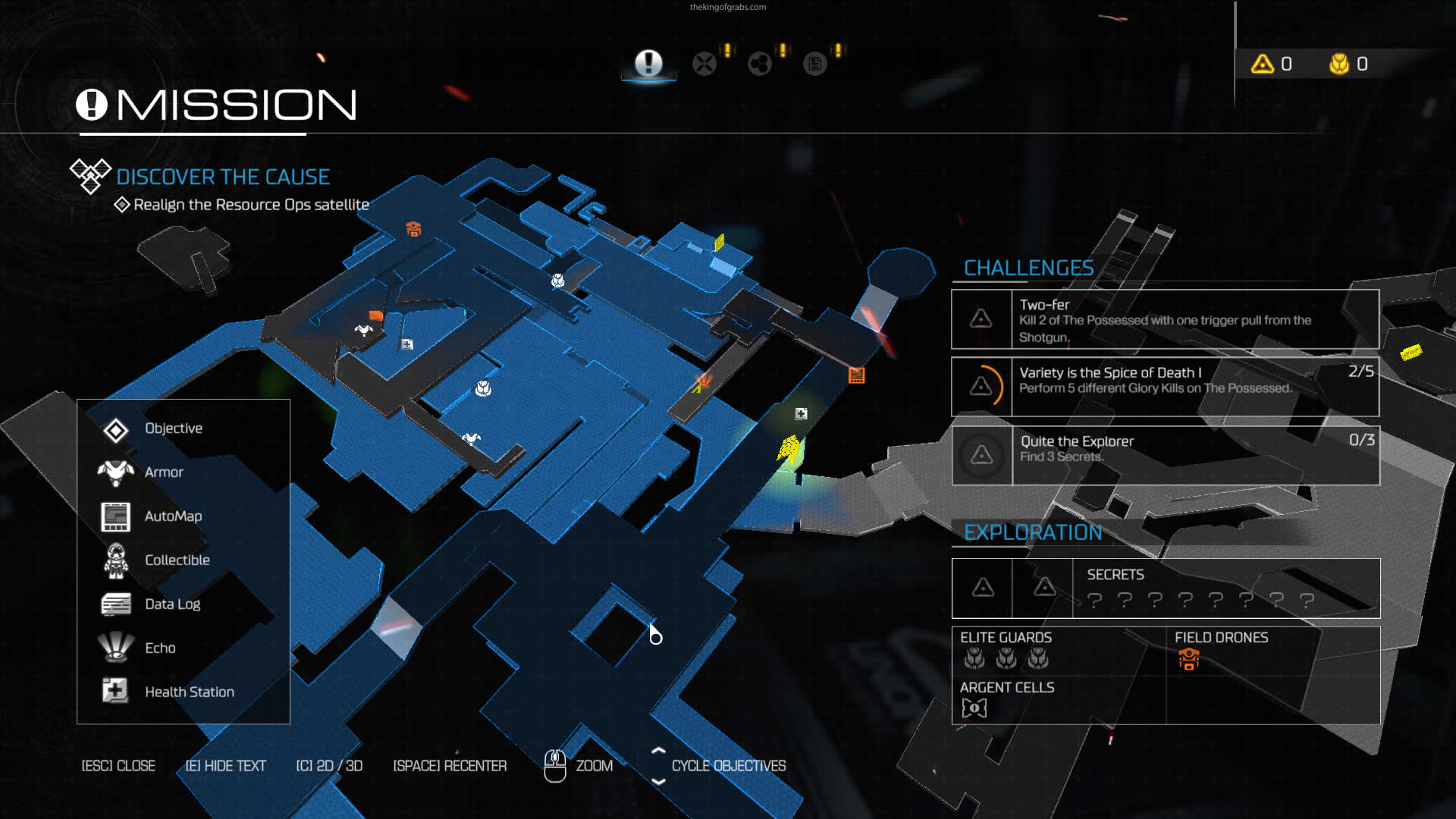The height and width of the screenshot is (819, 1456).
Task: Select the yellow objective marker on the map
Action: (x=789, y=448)
